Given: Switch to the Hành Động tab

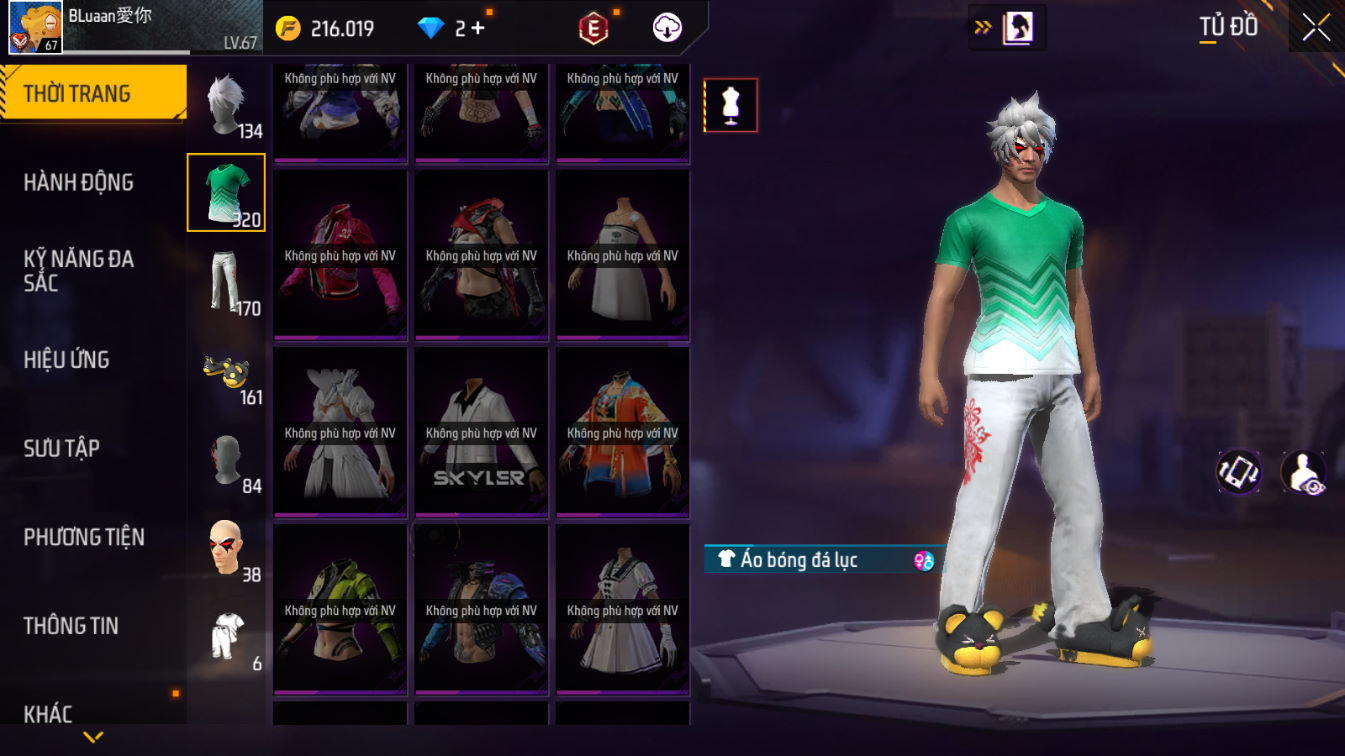Looking at the screenshot, I should pos(79,182).
